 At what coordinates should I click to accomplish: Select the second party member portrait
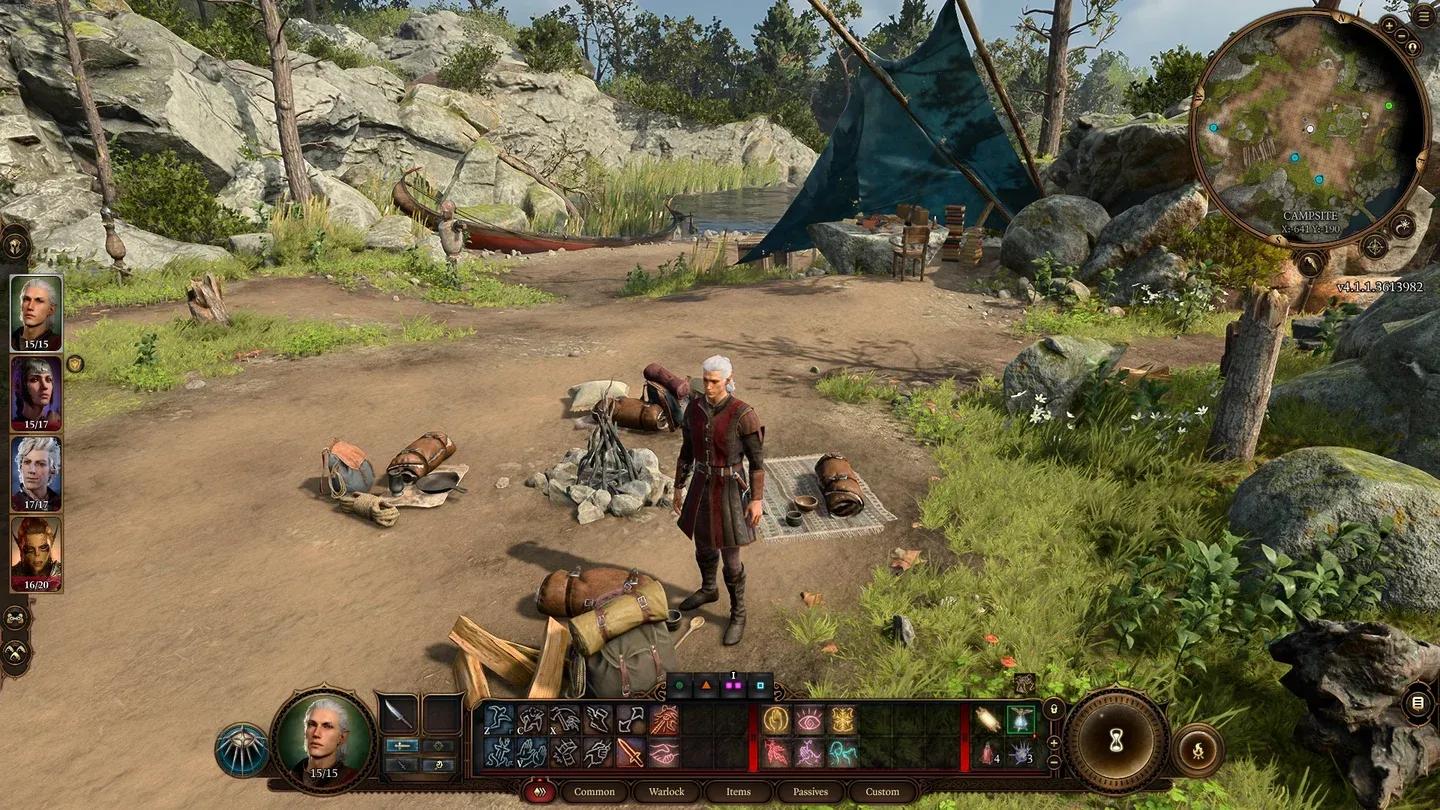point(36,393)
